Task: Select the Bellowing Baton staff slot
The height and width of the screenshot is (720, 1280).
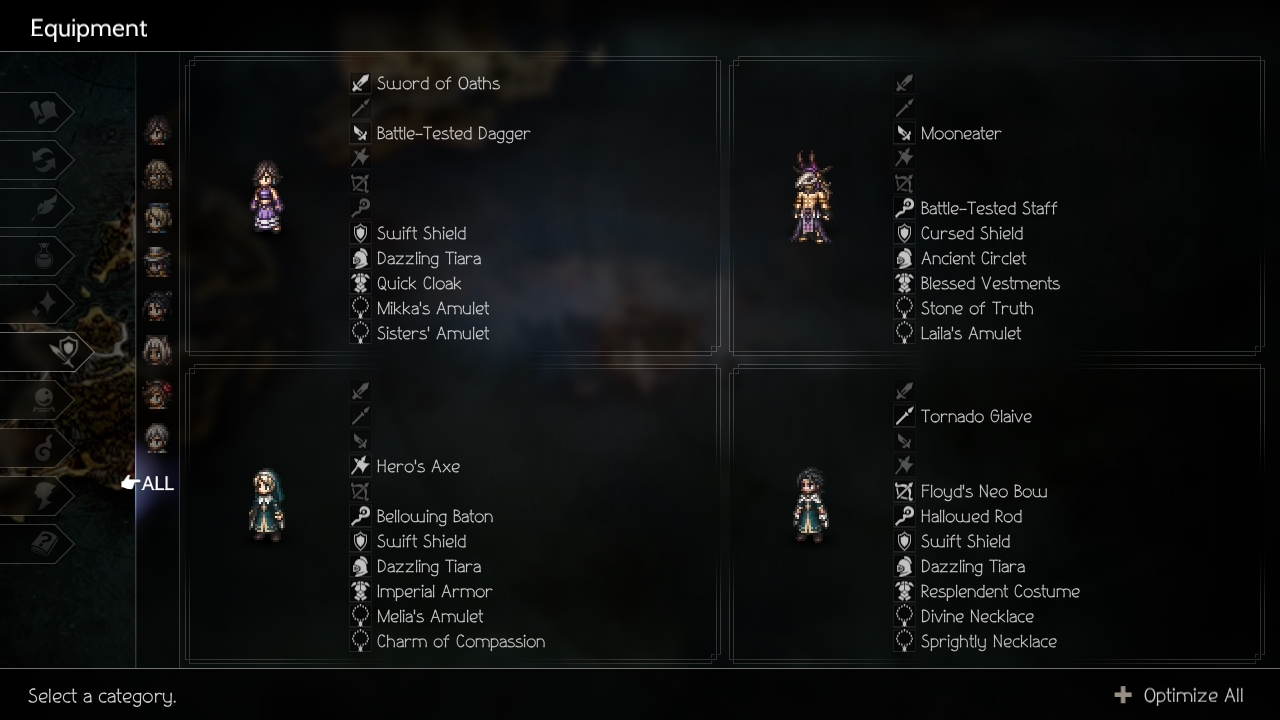Action: [x=434, y=517]
